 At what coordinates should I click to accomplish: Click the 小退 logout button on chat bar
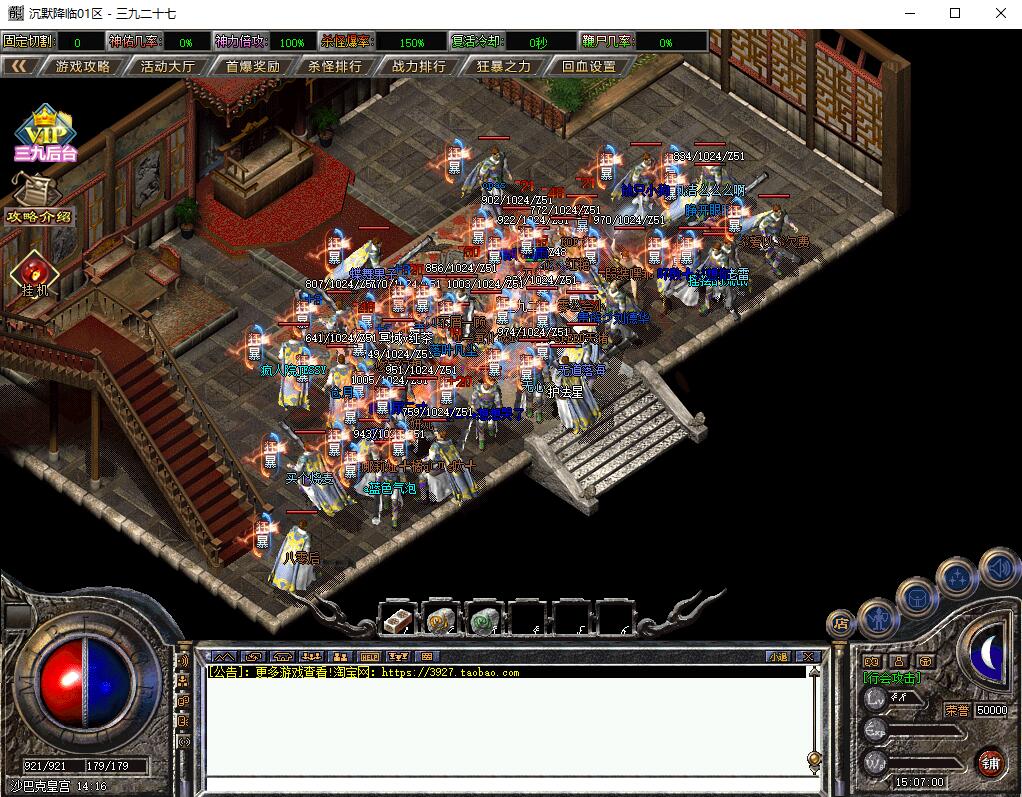click(778, 657)
